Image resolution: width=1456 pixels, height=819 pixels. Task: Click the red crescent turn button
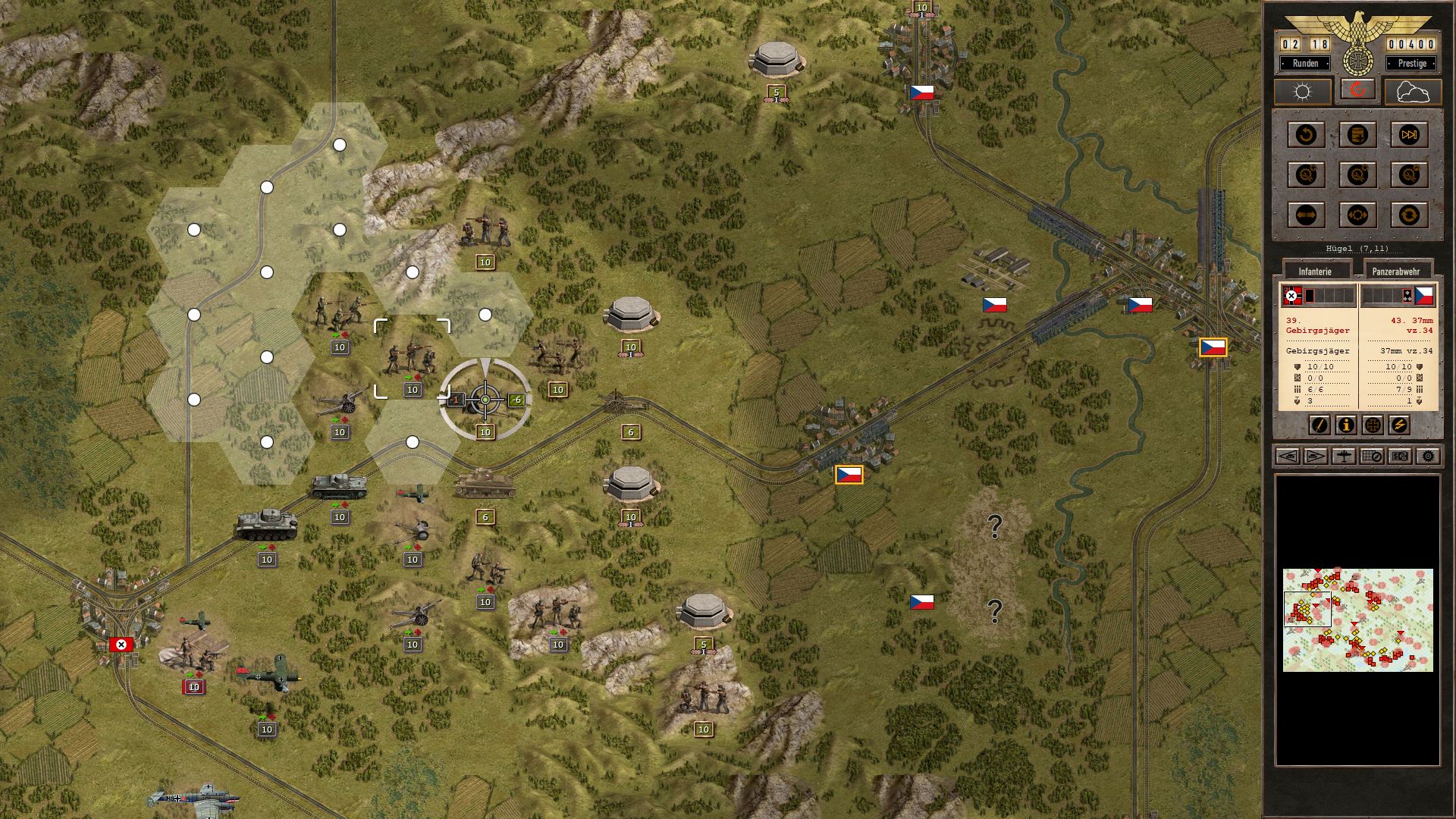1357,90
